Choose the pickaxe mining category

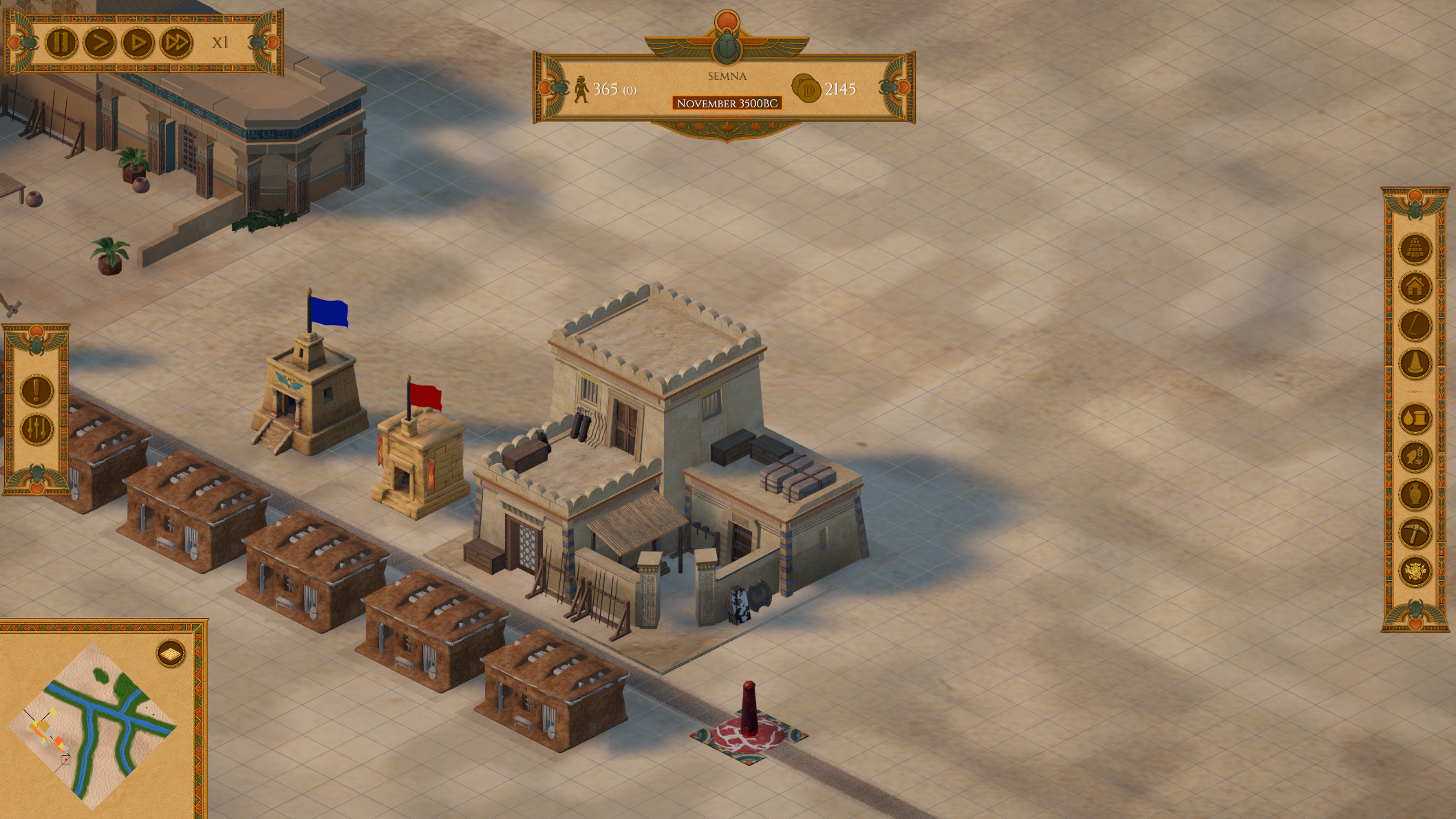click(x=1415, y=533)
